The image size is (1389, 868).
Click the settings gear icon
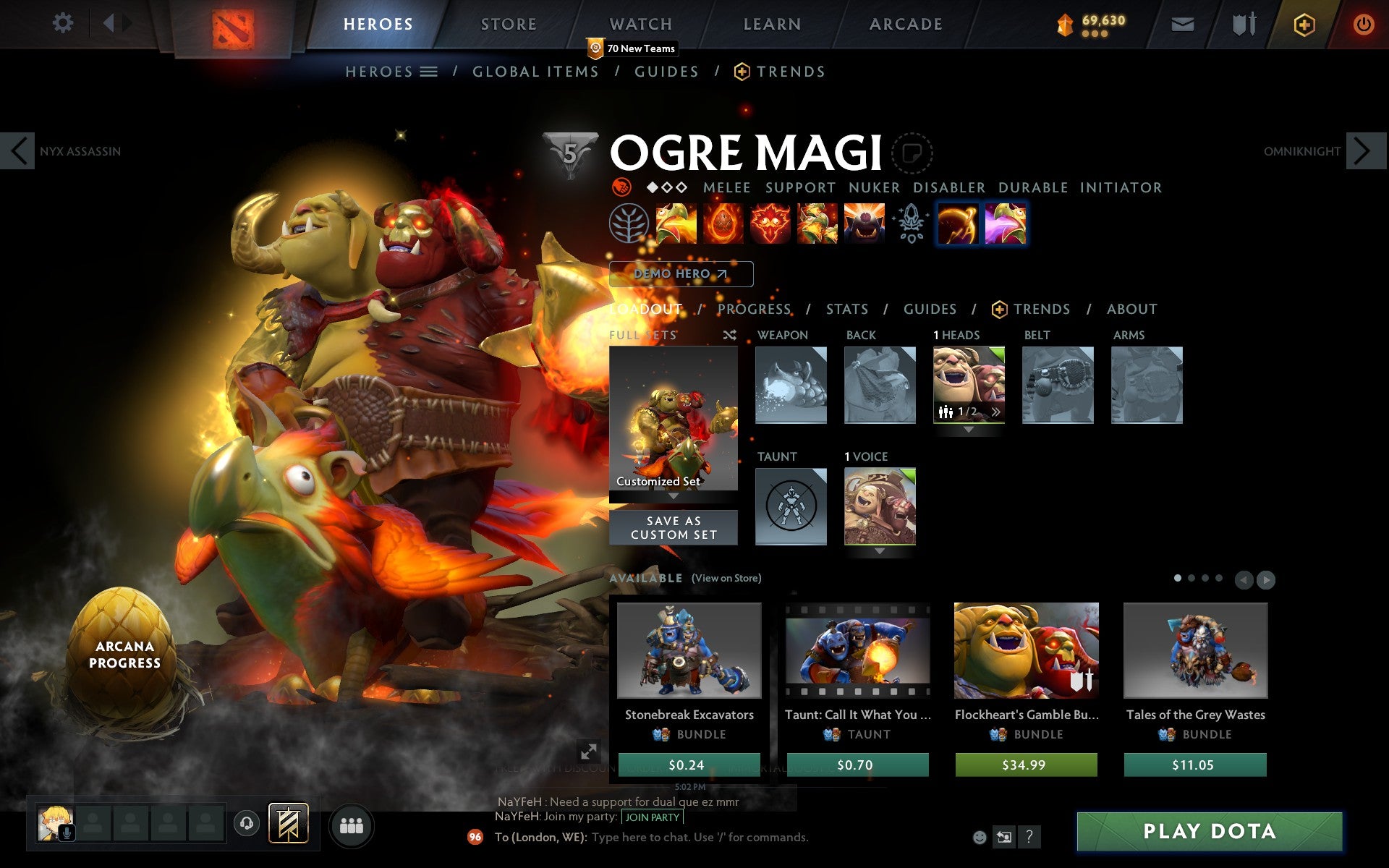pyautogui.click(x=64, y=24)
